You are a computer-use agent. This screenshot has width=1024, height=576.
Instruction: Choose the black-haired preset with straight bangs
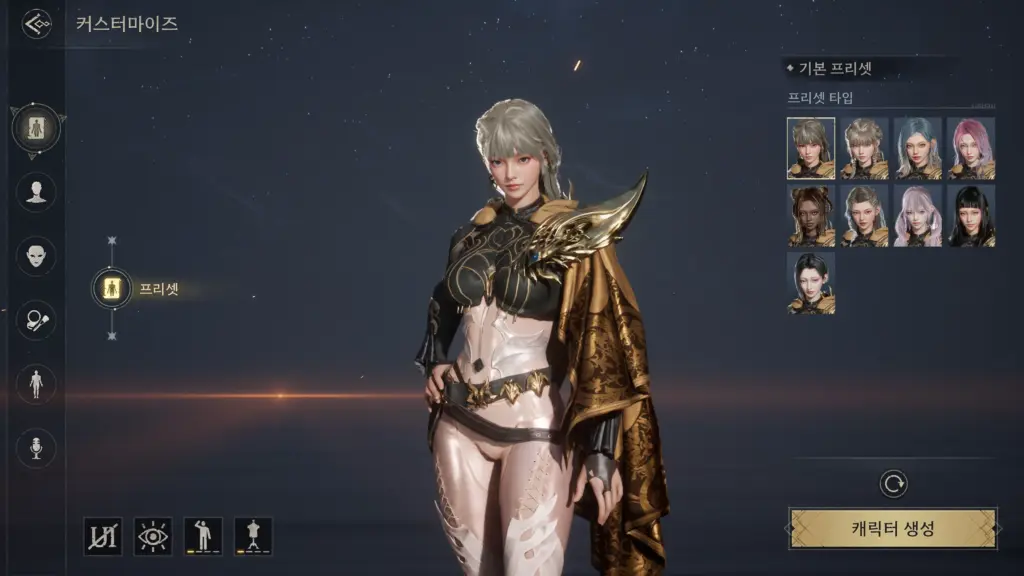971,215
